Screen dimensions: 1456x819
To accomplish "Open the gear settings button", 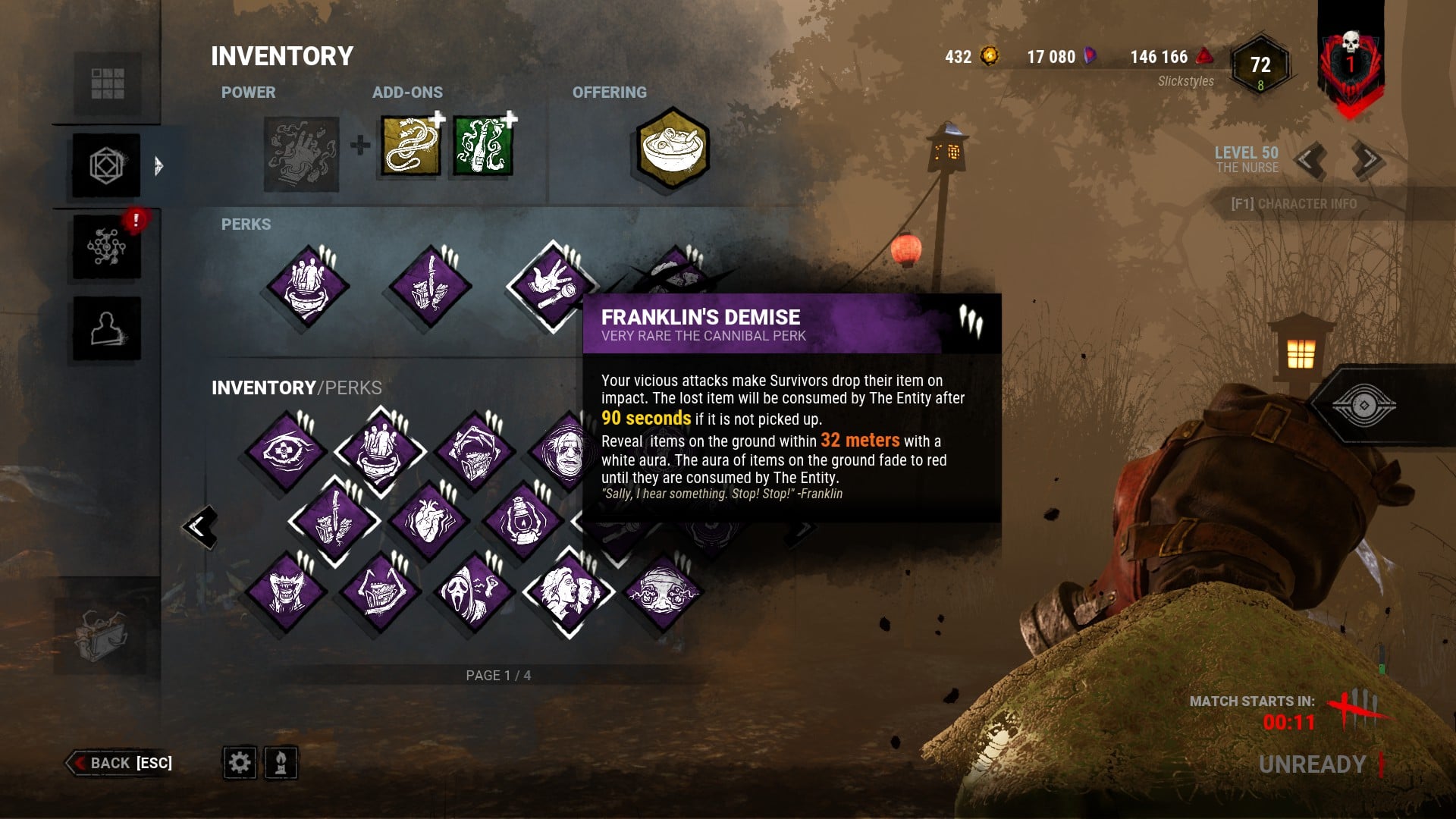I will point(240,762).
